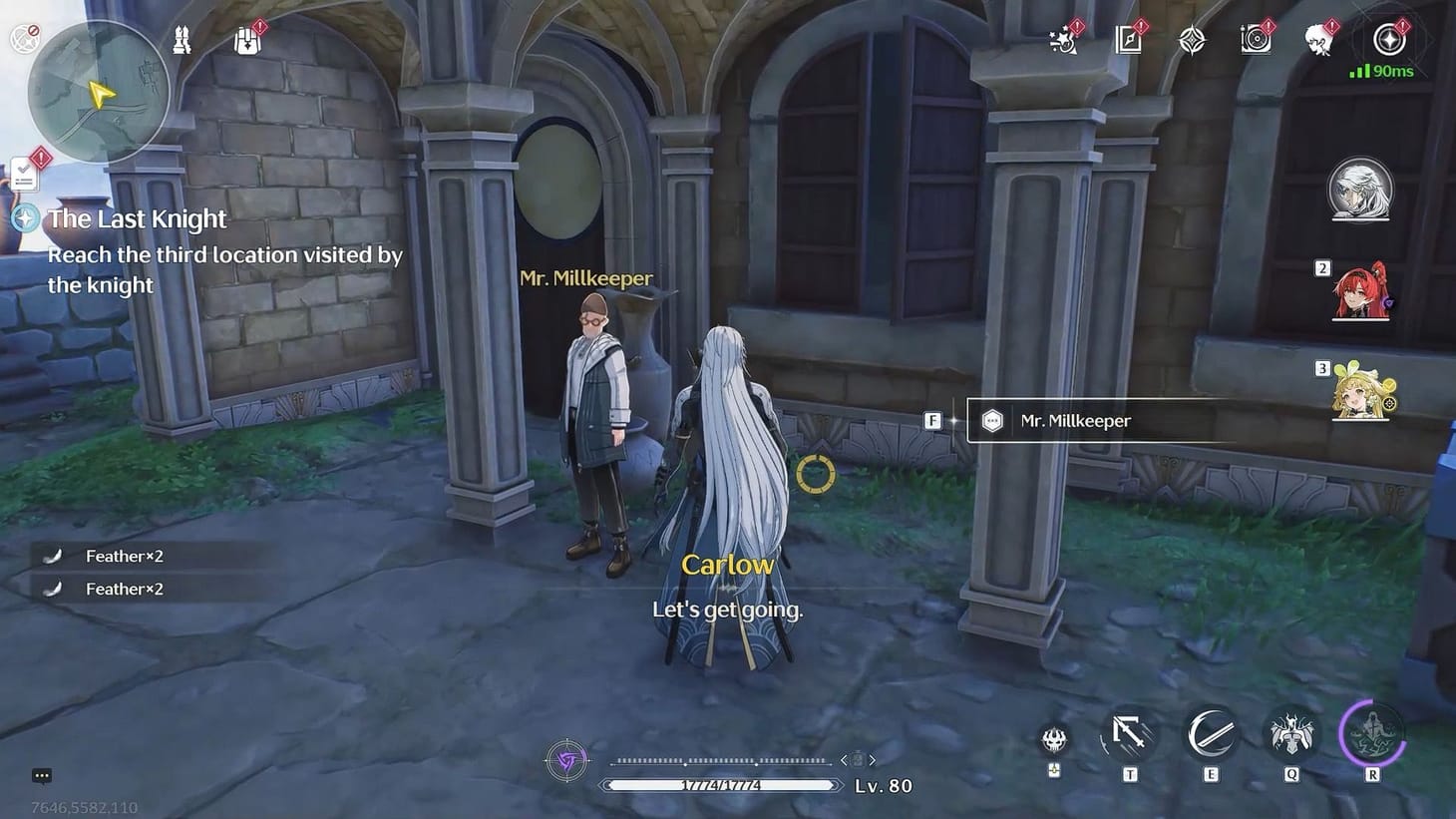This screenshot has width=1456, height=819.
Task: Open the chat icon near the coordinates
Action: [x=41, y=775]
